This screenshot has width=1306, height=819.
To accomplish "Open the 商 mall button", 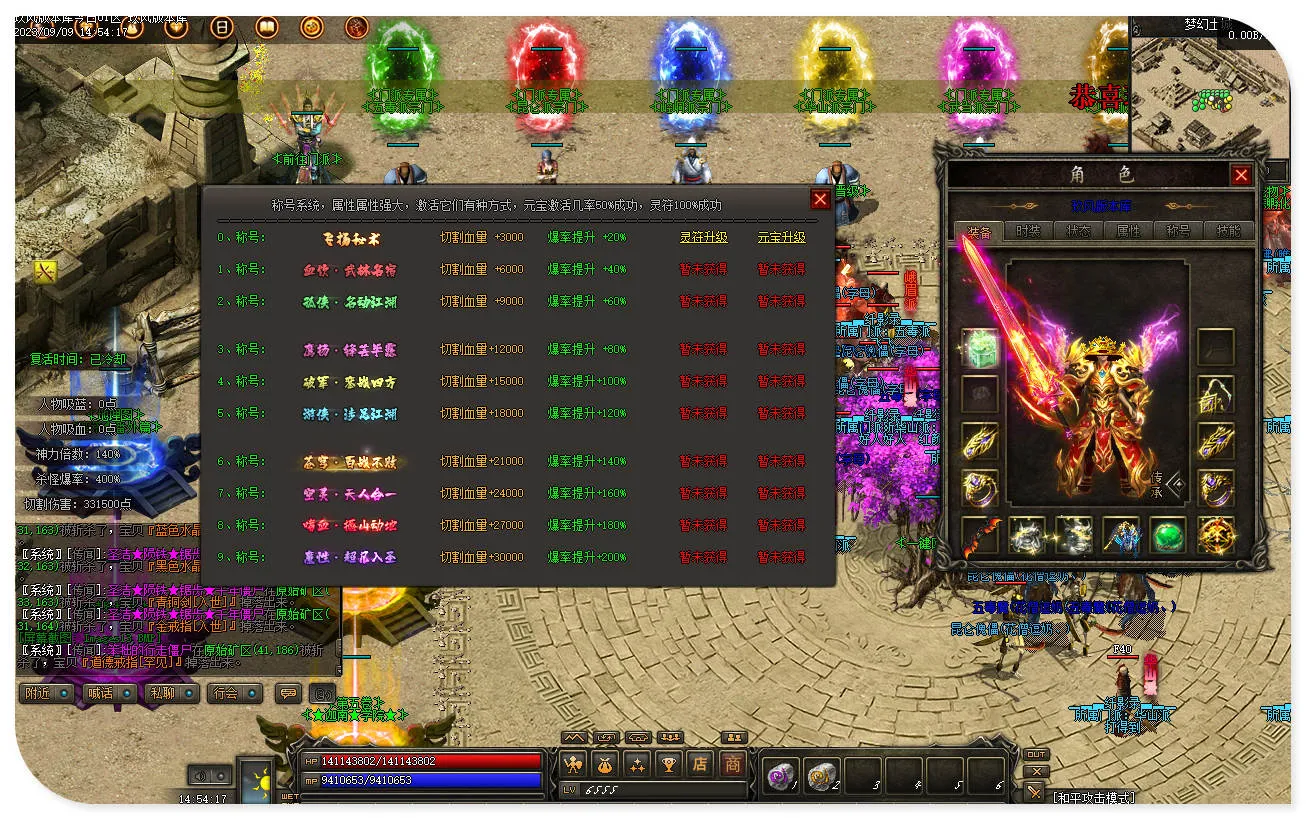I will point(733,765).
